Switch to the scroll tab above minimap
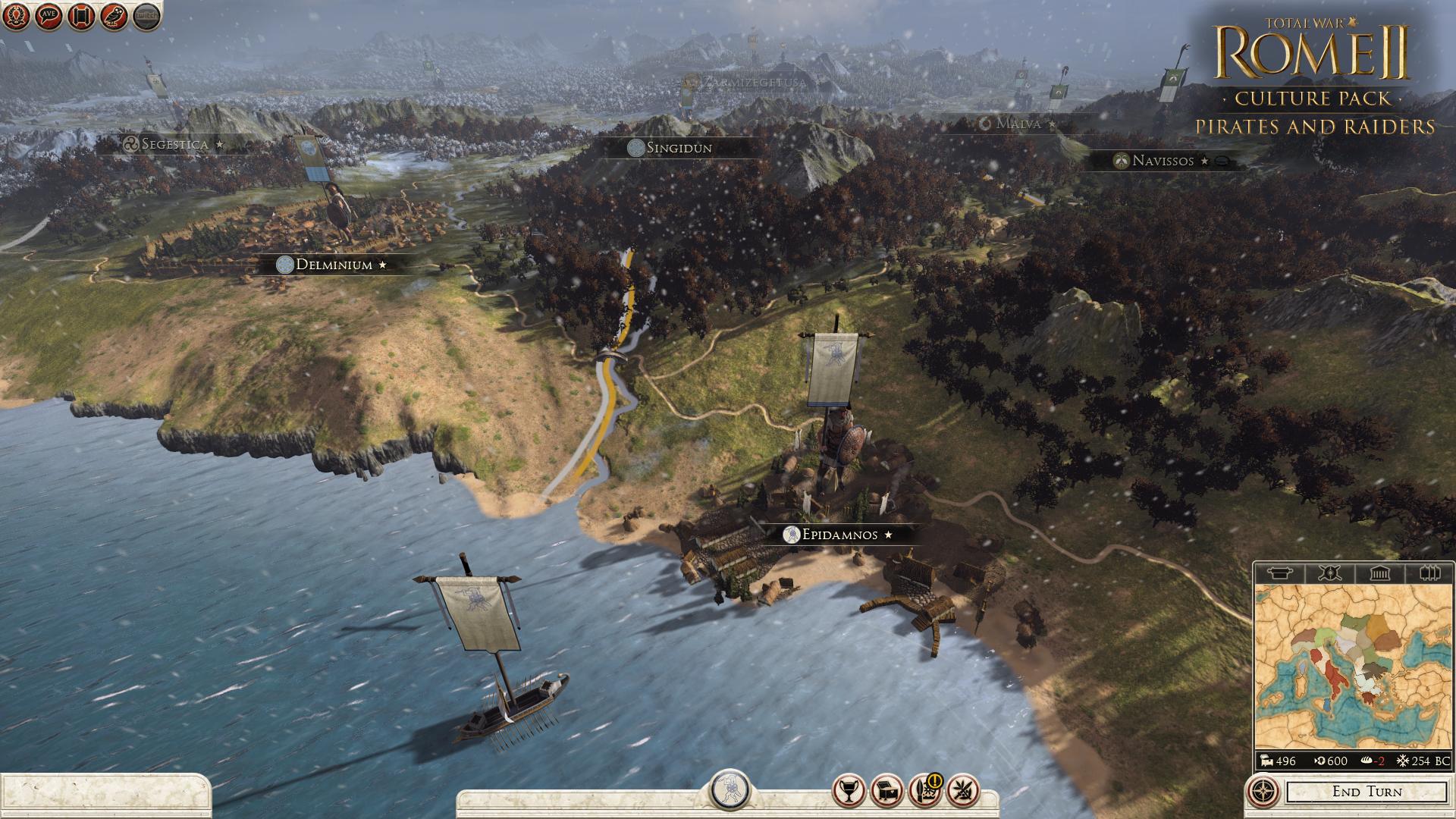Screen dimensions: 1456x819 [1280, 573]
